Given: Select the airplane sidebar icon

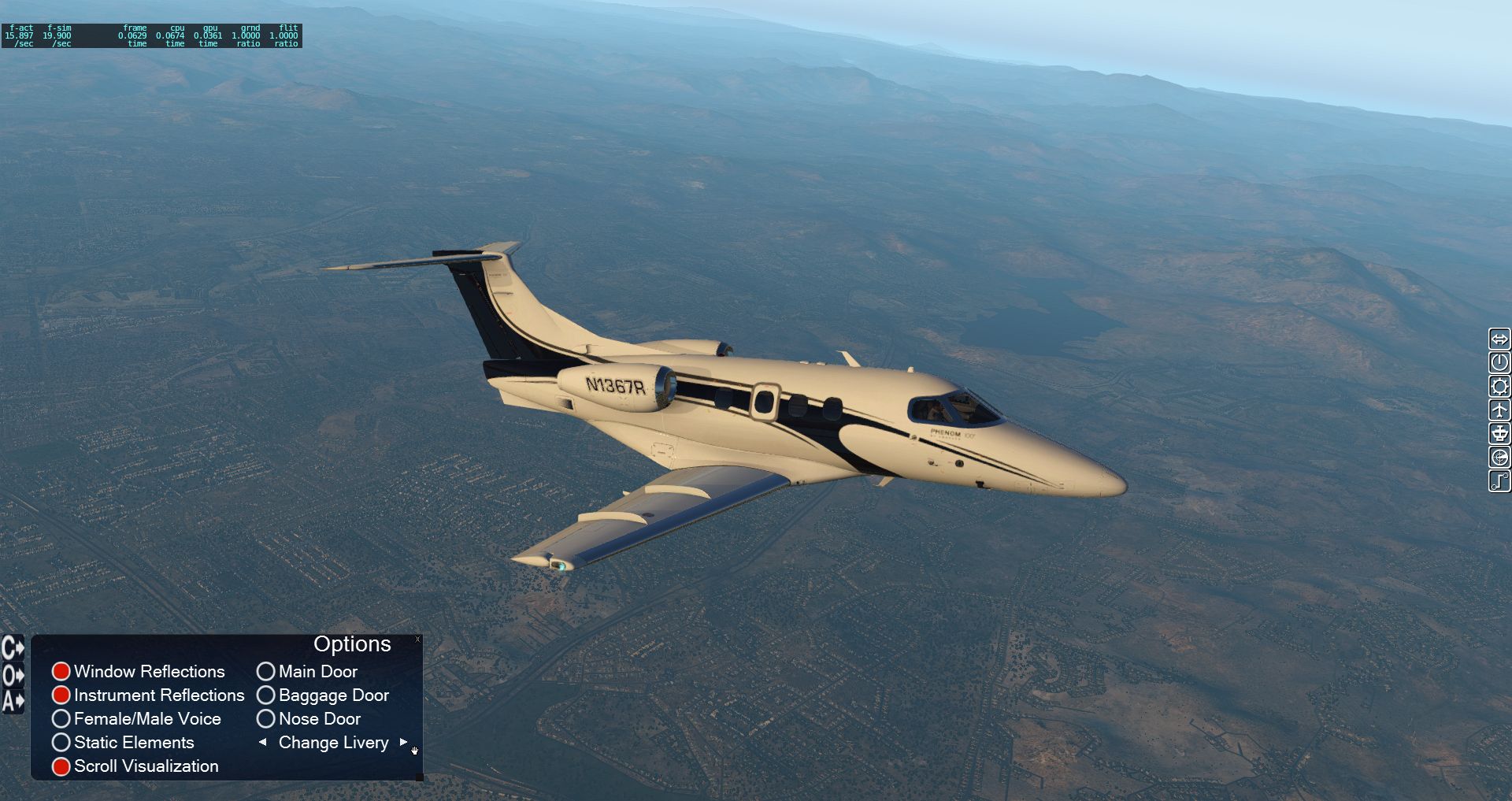Looking at the screenshot, I should pyautogui.click(x=1499, y=410).
